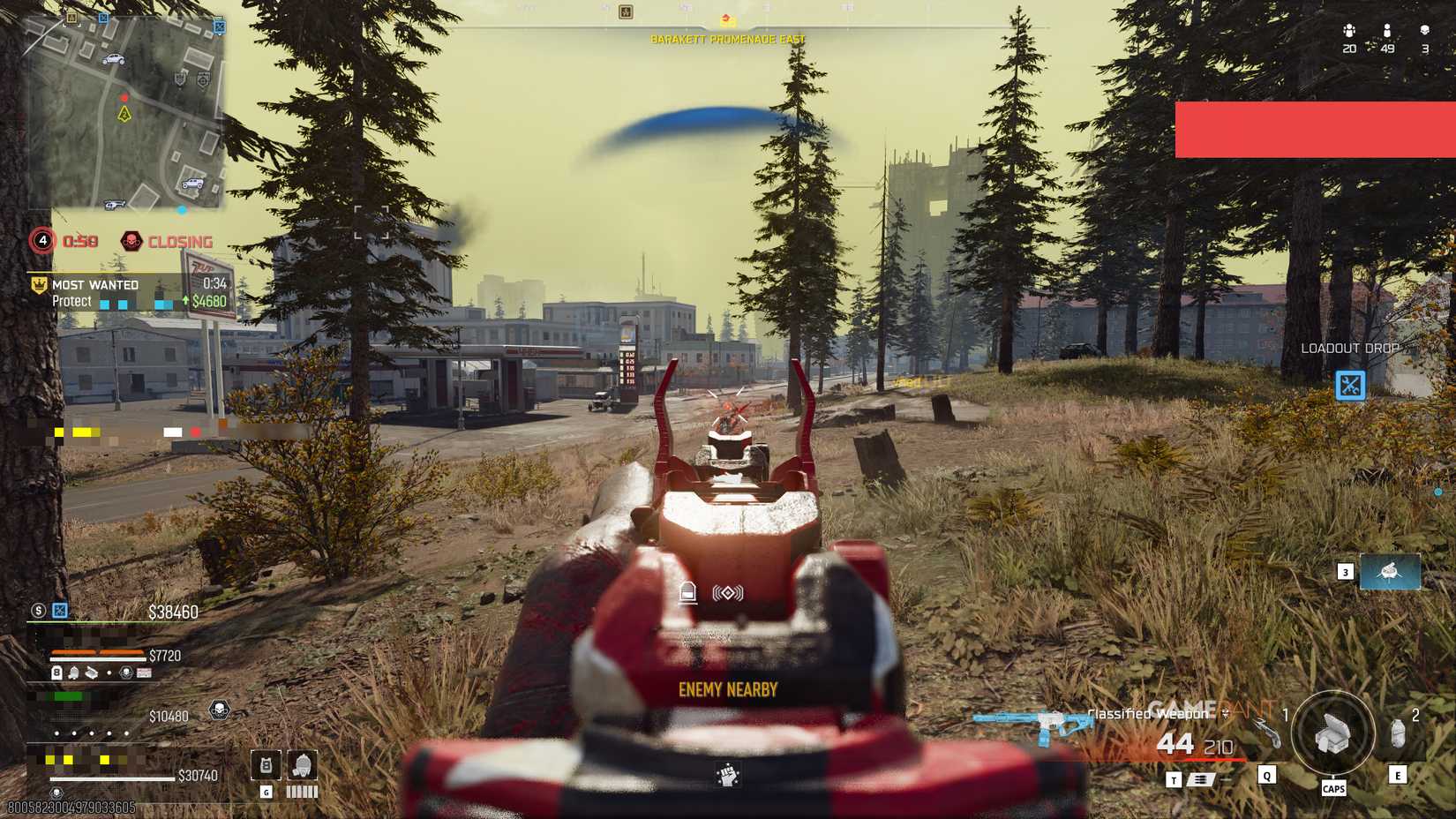
Task: Select the blue crossed-weapons squad icon near $38460
Action: click(60, 611)
